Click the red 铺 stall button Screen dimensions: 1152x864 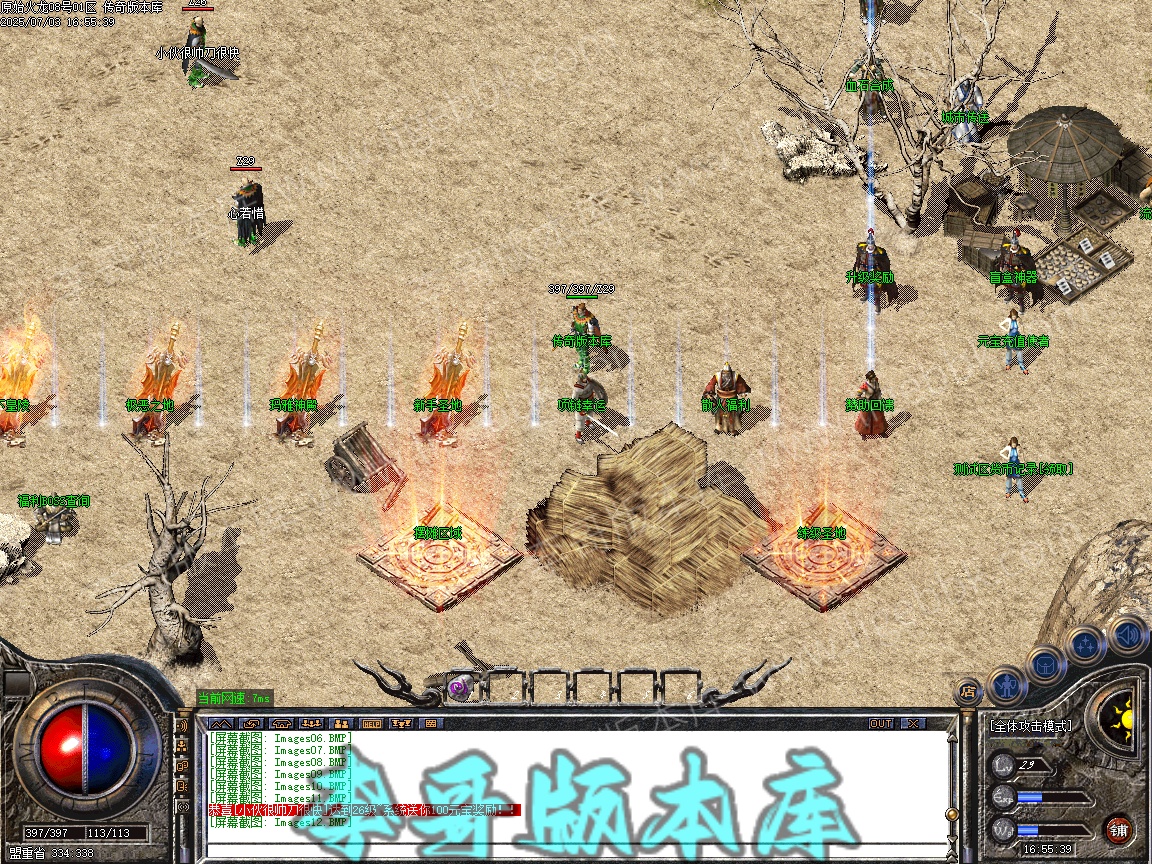1119,829
